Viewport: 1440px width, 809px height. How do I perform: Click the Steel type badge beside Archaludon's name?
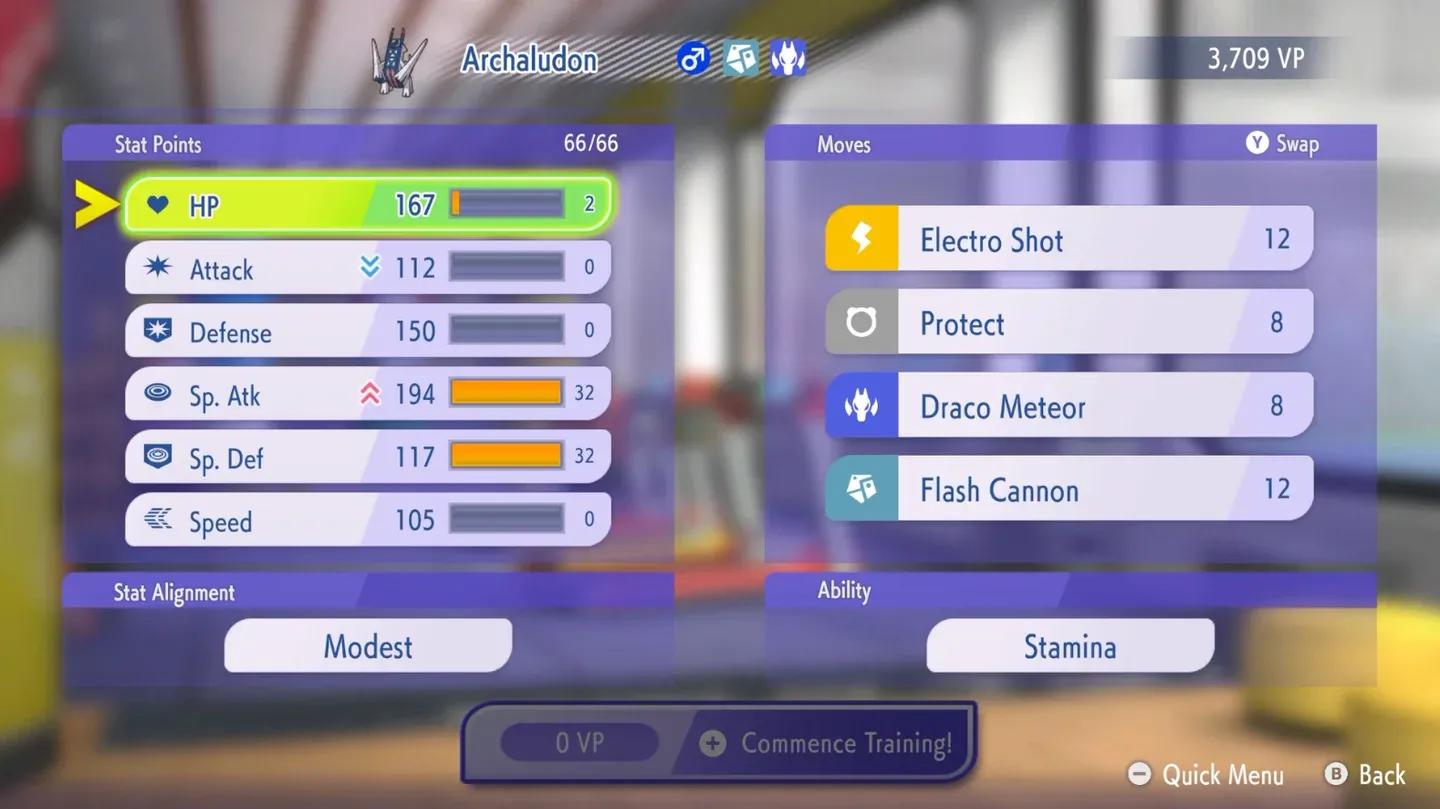pos(740,58)
